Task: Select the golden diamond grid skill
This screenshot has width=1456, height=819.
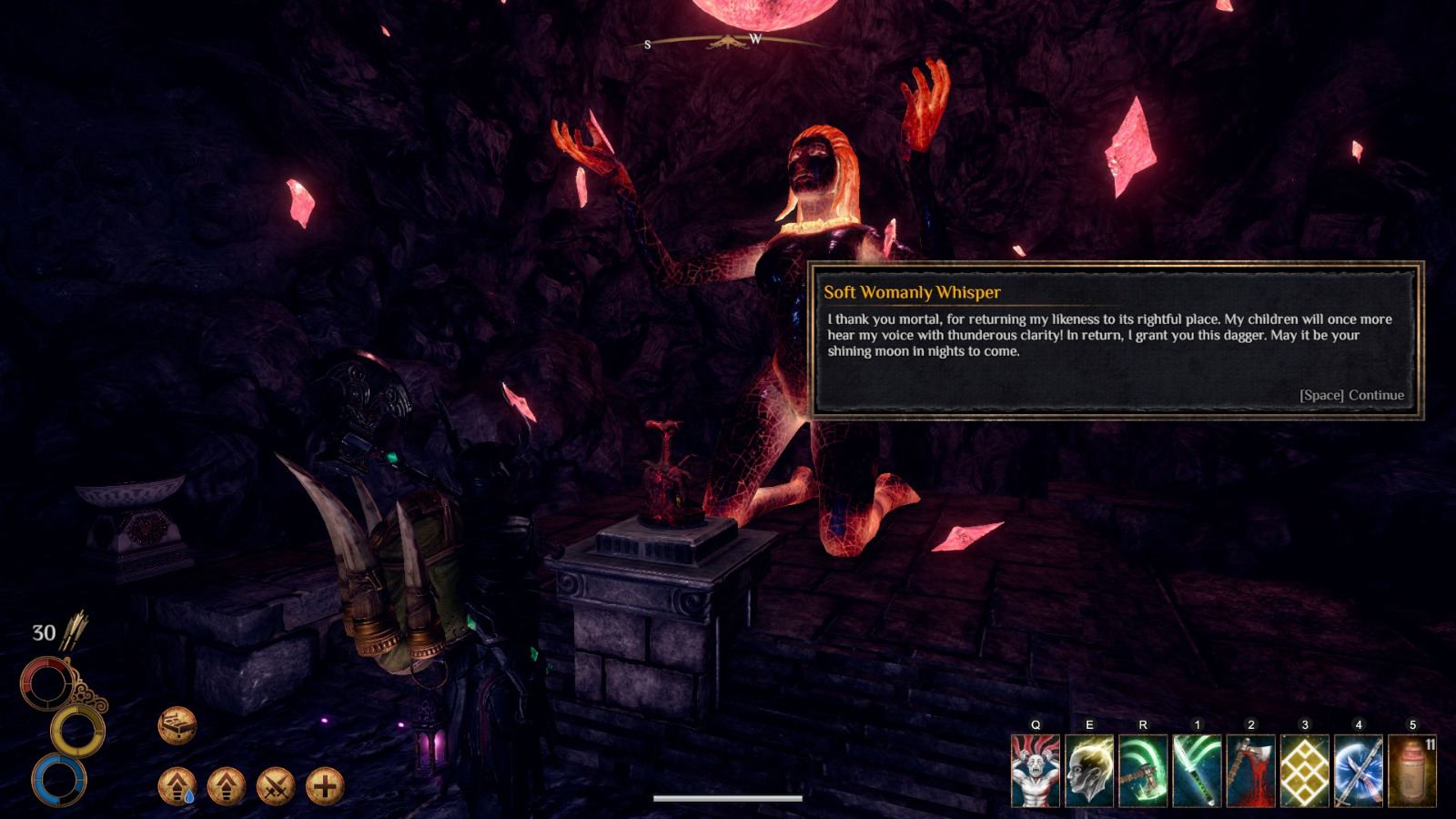Action: point(1305,771)
